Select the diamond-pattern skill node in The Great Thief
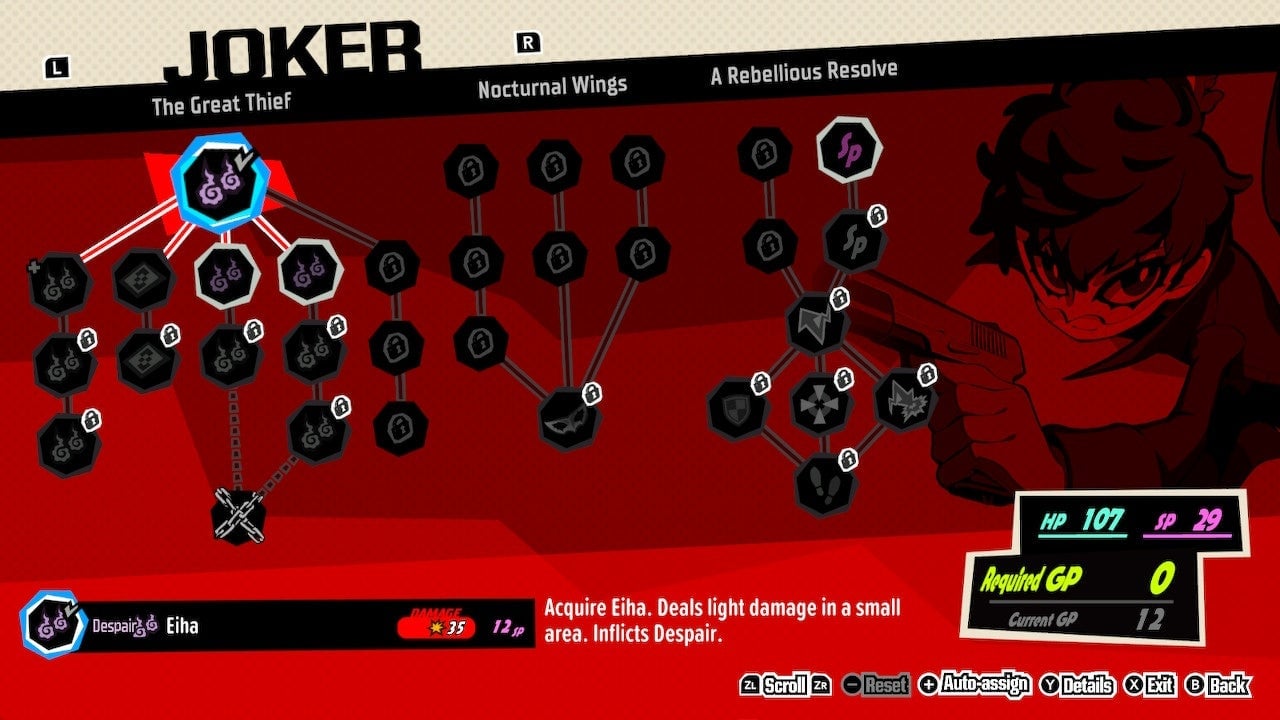This screenshot has width=1280, height=720. (141, 280)
